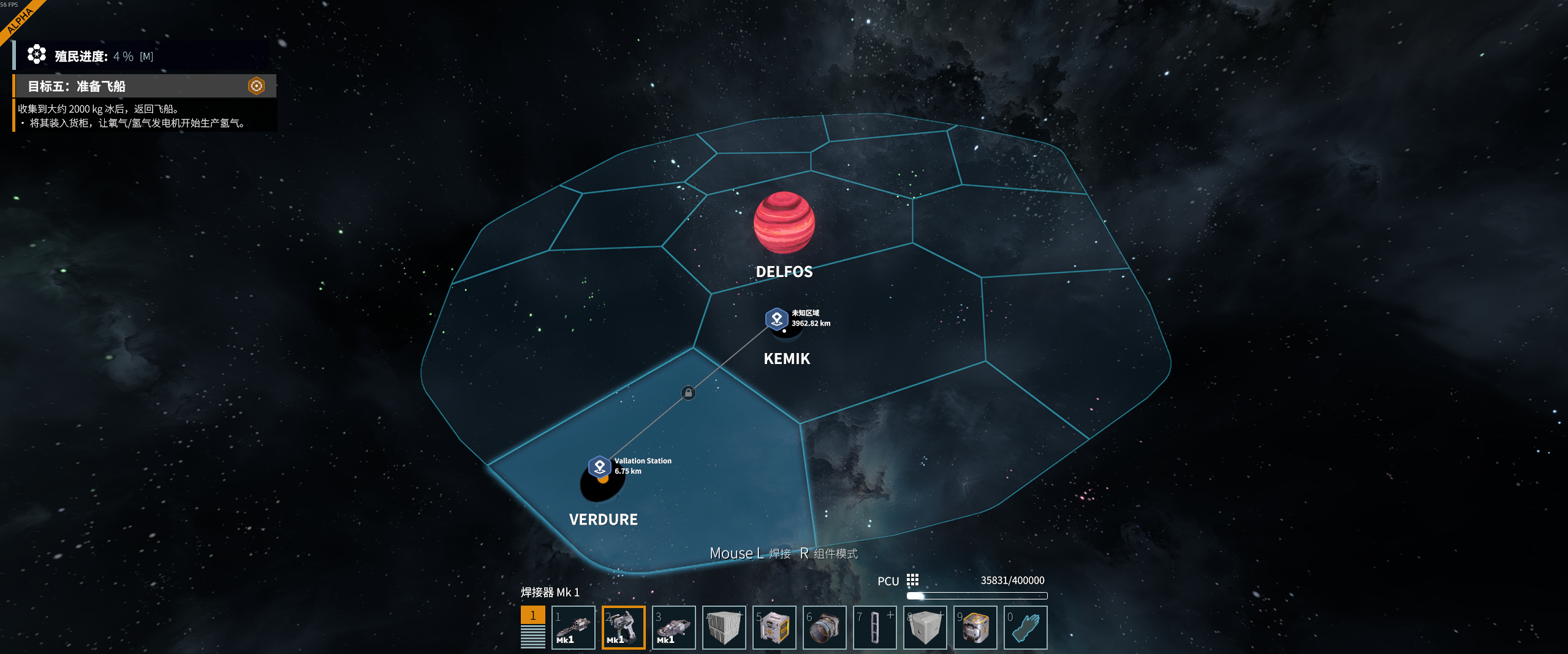This screenshot has width=1568, height=654.
Task: Choose the narrow frame block in slot 7
Action: (874, 627)
